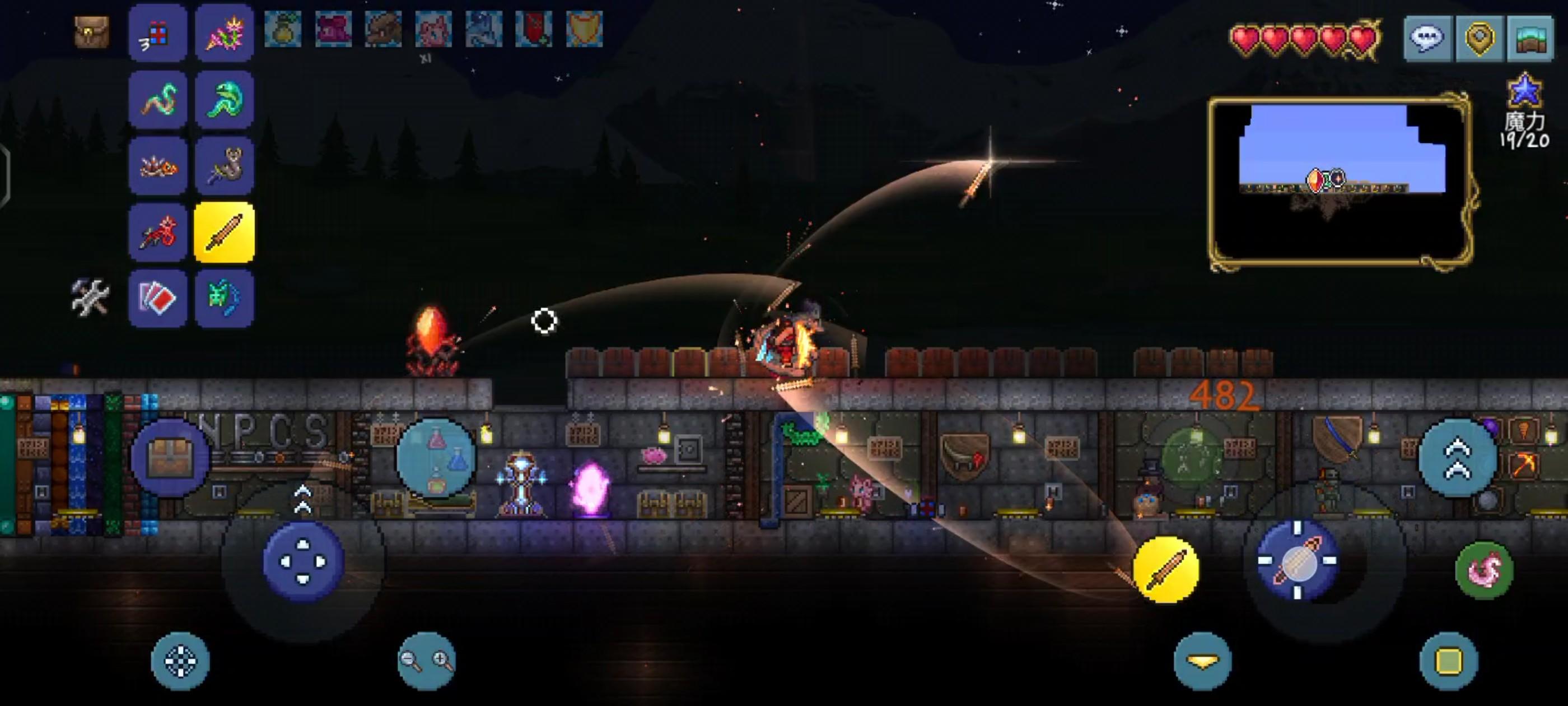The image size is (1568, 706).
Task: Tap the double-arrow jump button
Action: pos(1457,458)
